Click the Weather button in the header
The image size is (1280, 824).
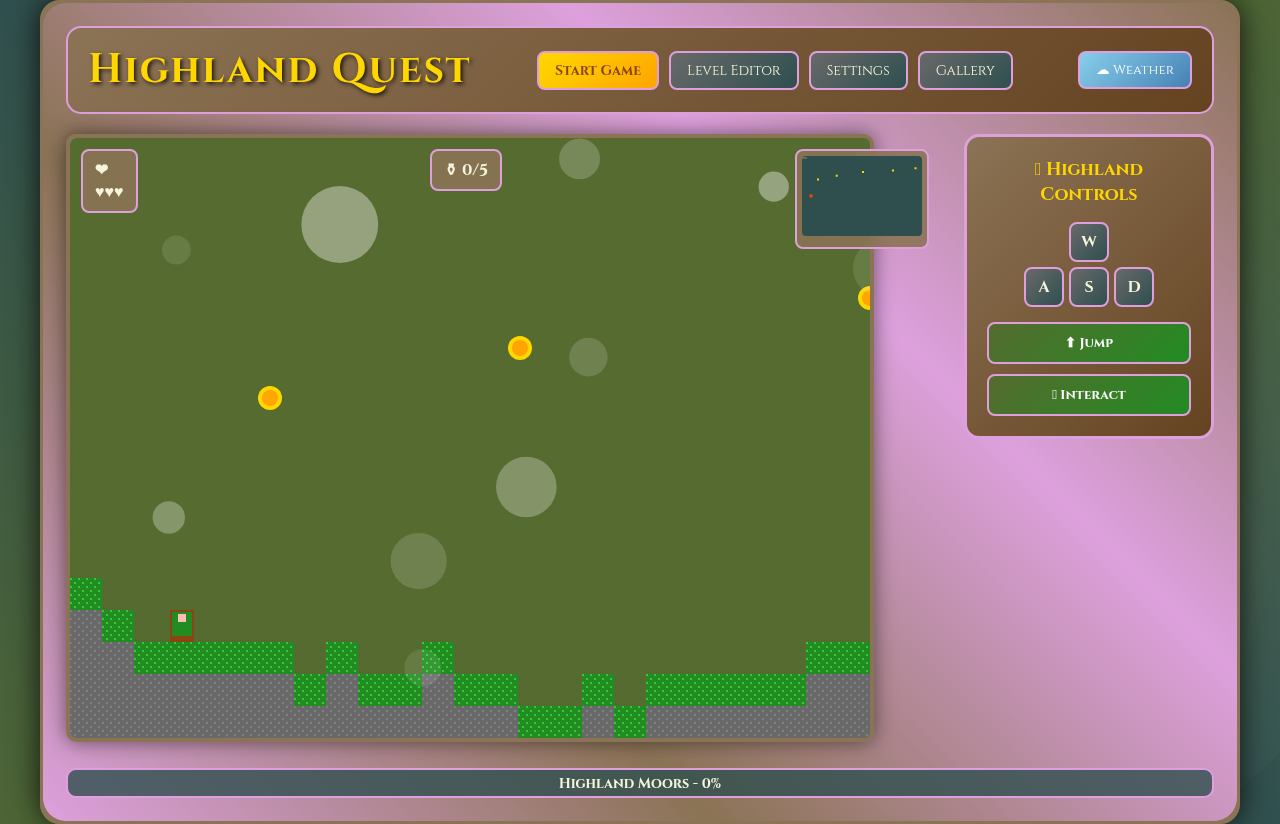tap(1134, 70)
